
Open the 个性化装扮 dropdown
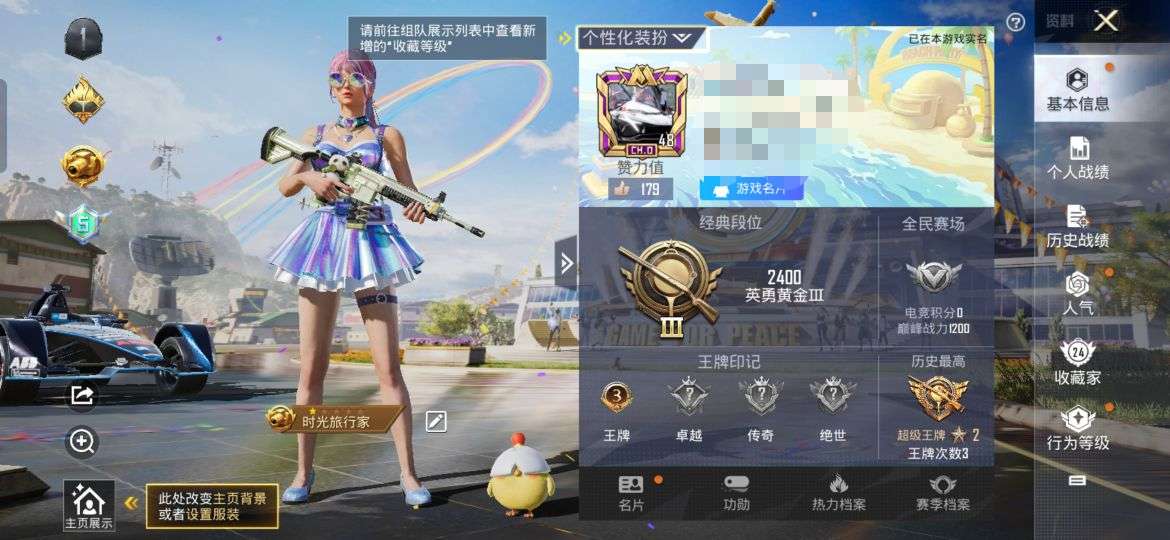(638, 38)
